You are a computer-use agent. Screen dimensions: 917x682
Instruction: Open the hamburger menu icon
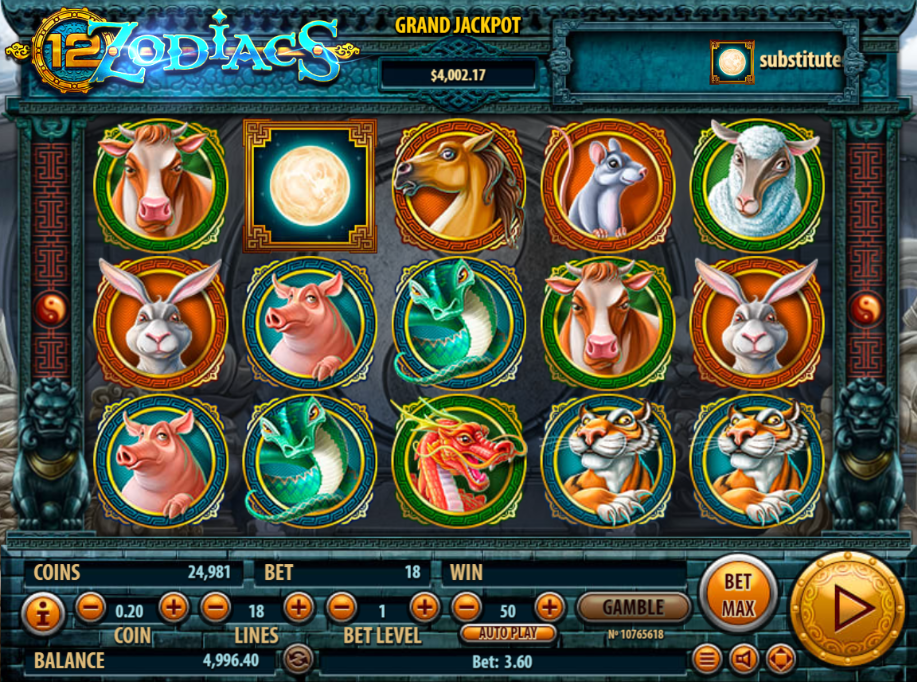point(707,659)
